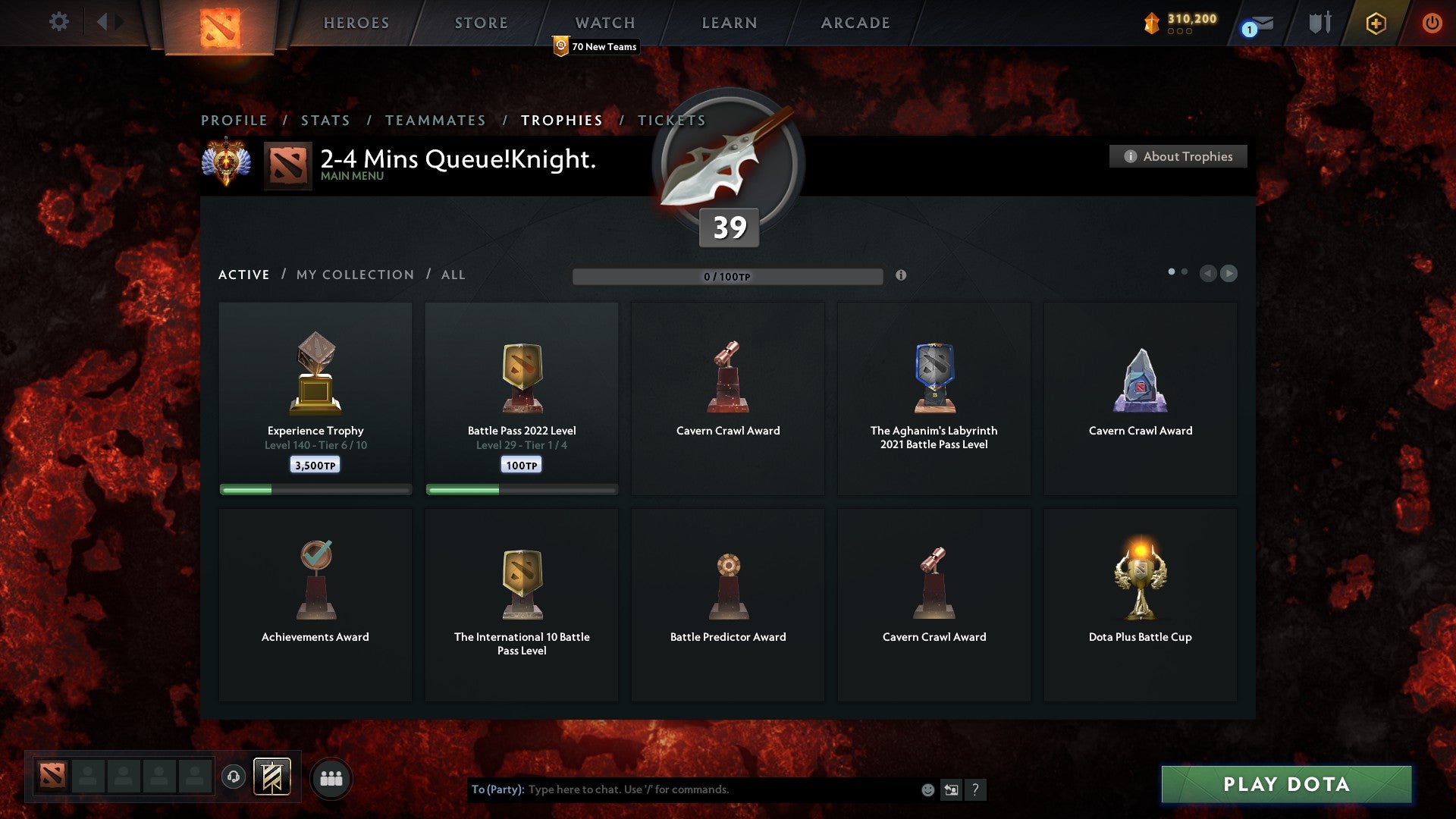Switch to the MY COLLECTION tab
The width and height of the screenshot is (1456, 819).
point(354,275)
